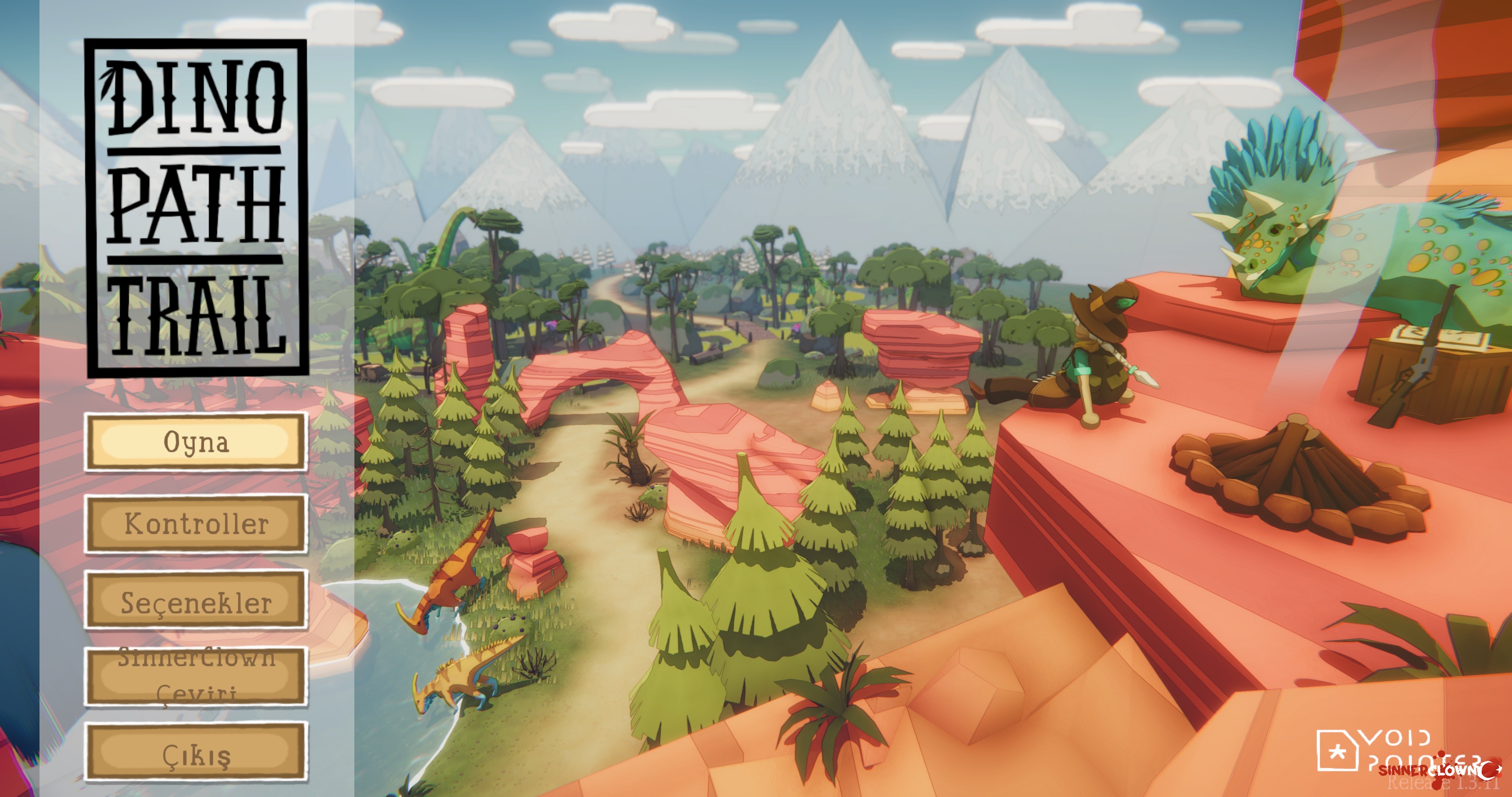
Task: Select the SinnerClown Çeviri button
Action: pos(196,676)
